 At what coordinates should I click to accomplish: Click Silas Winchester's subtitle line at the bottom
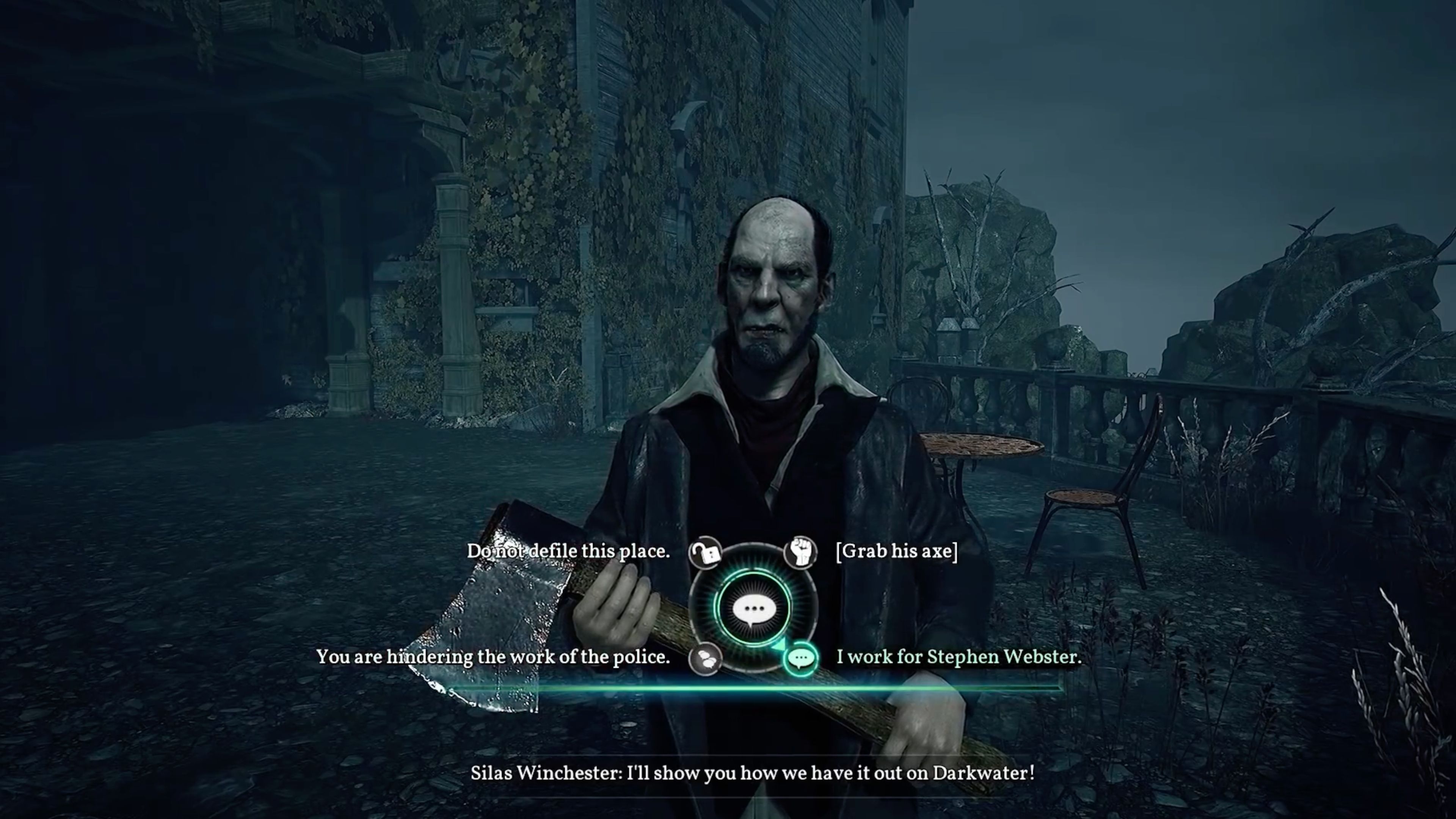[x=752, y=774]
